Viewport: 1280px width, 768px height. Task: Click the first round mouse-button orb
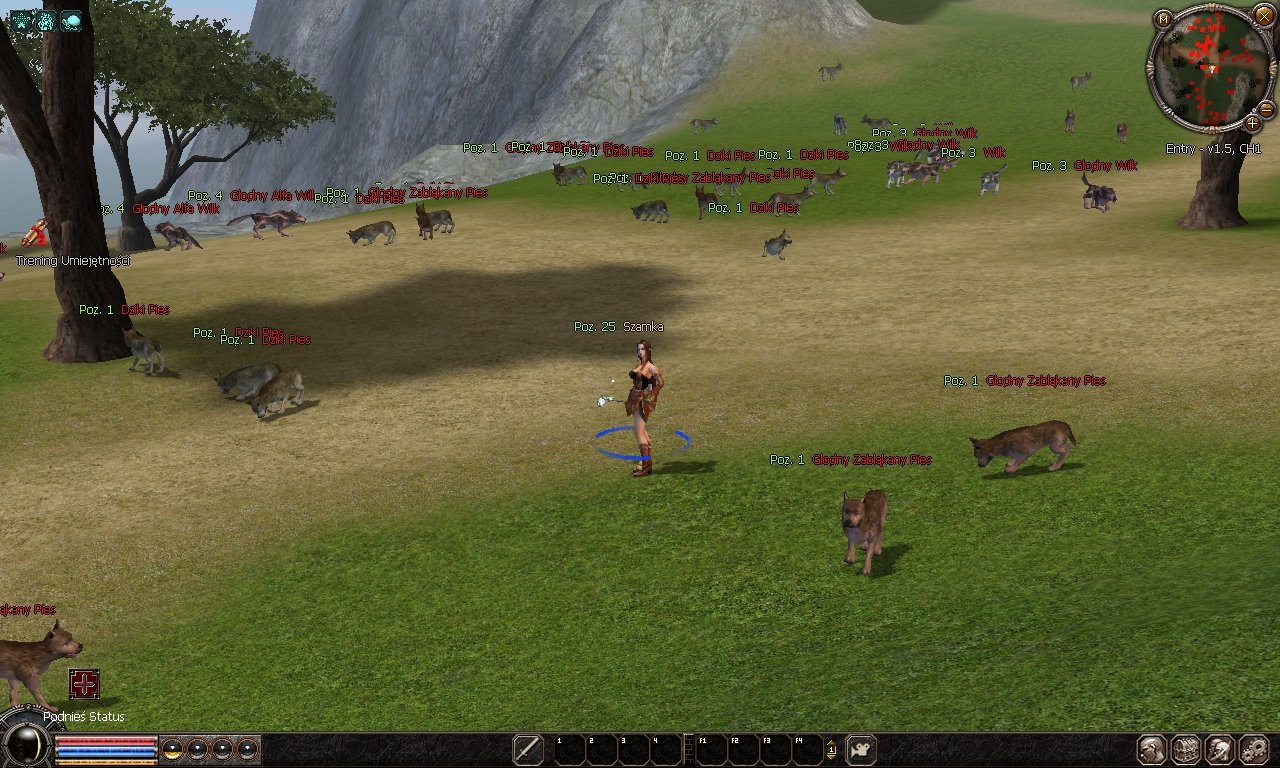172,749
